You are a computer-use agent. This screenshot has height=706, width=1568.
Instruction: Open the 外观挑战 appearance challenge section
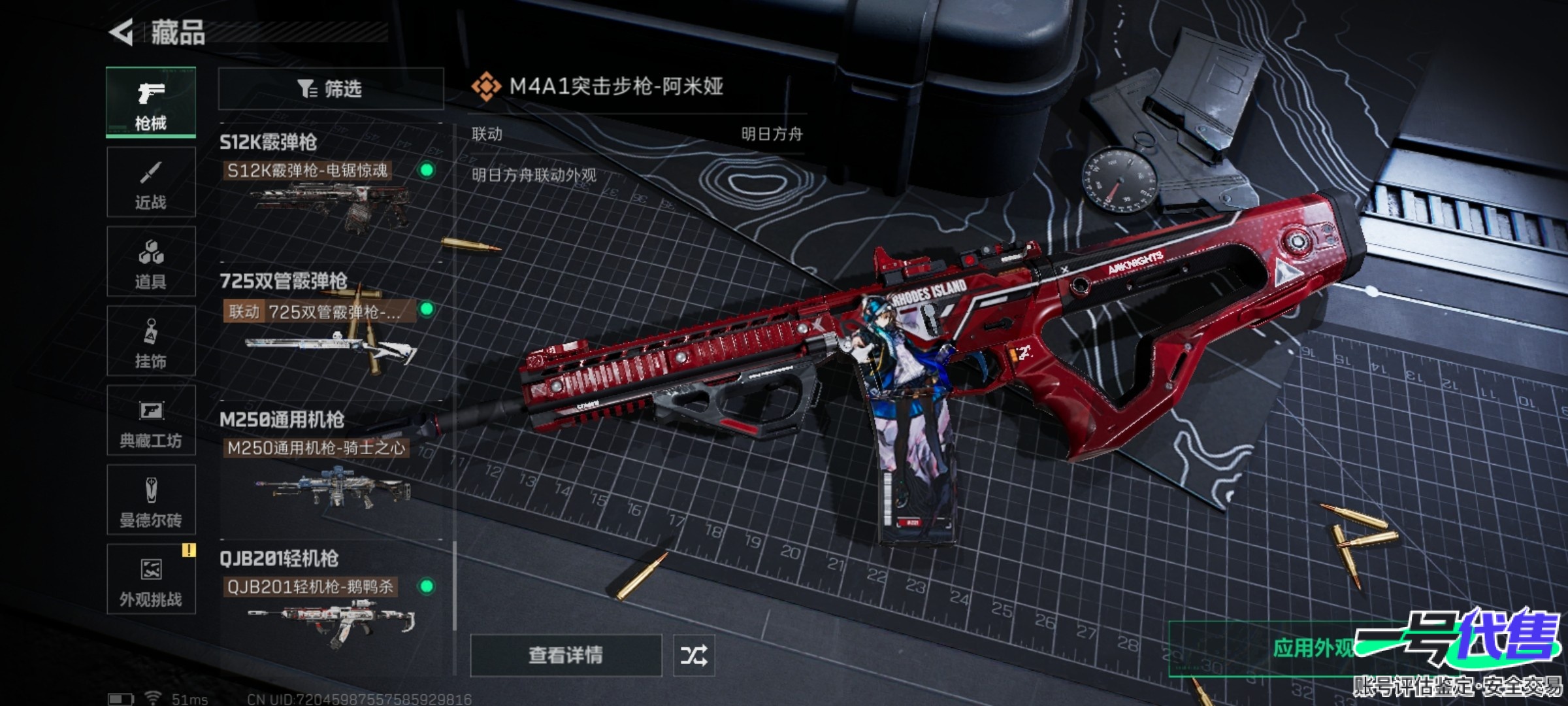(x=151, y=579)
